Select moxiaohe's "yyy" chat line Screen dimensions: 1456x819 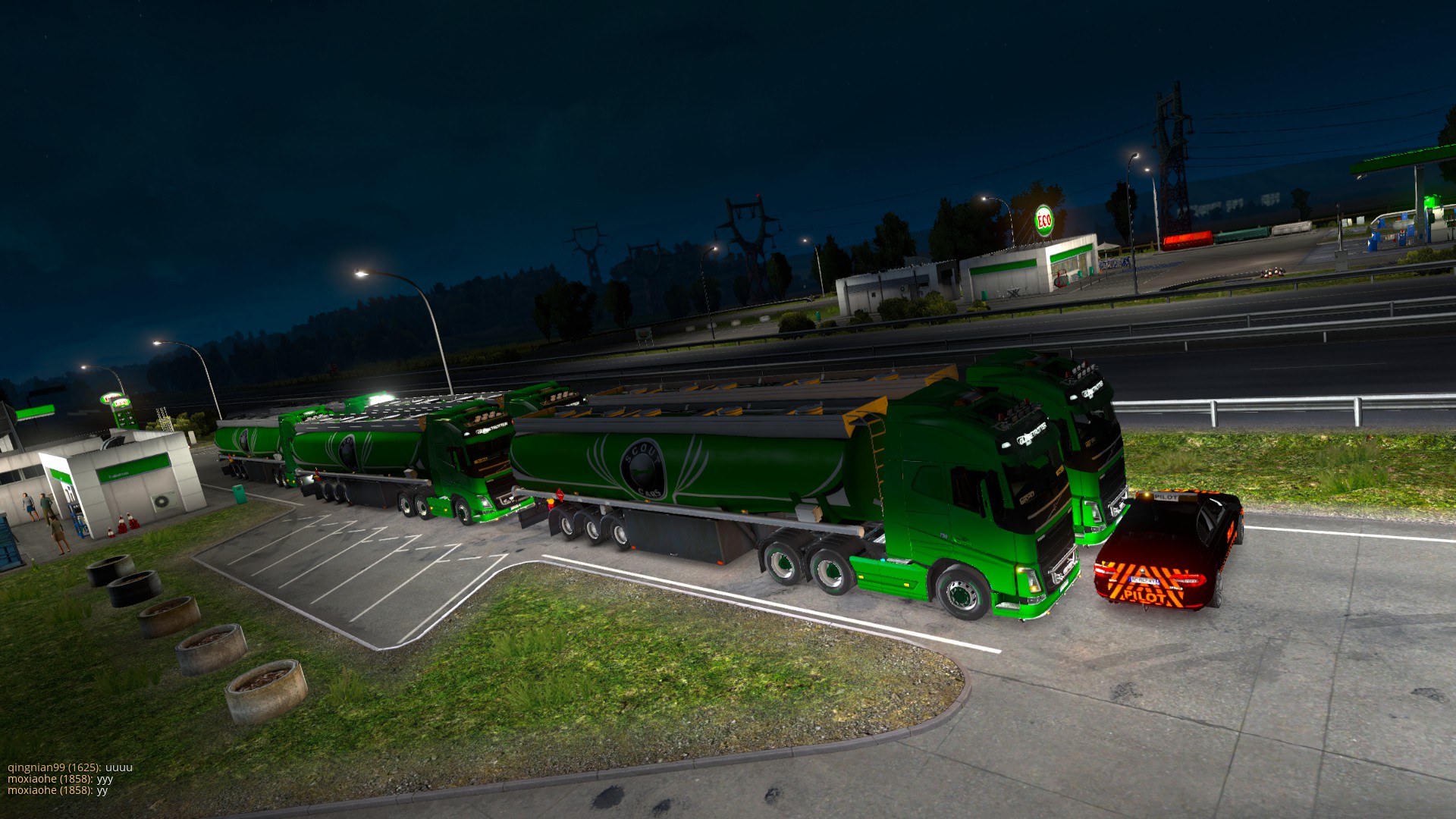point(61,779)
